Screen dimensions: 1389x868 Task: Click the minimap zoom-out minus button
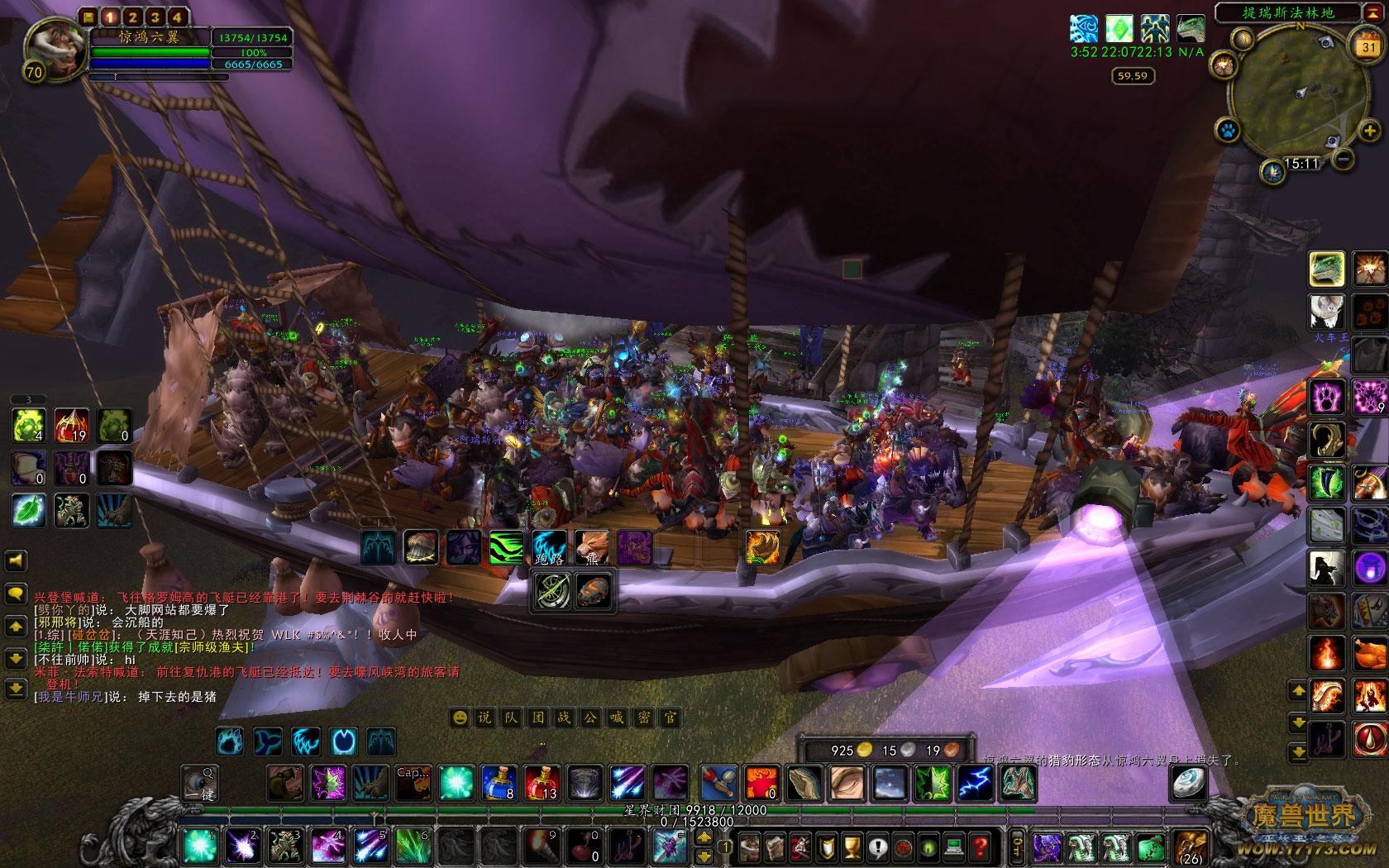1344,158
